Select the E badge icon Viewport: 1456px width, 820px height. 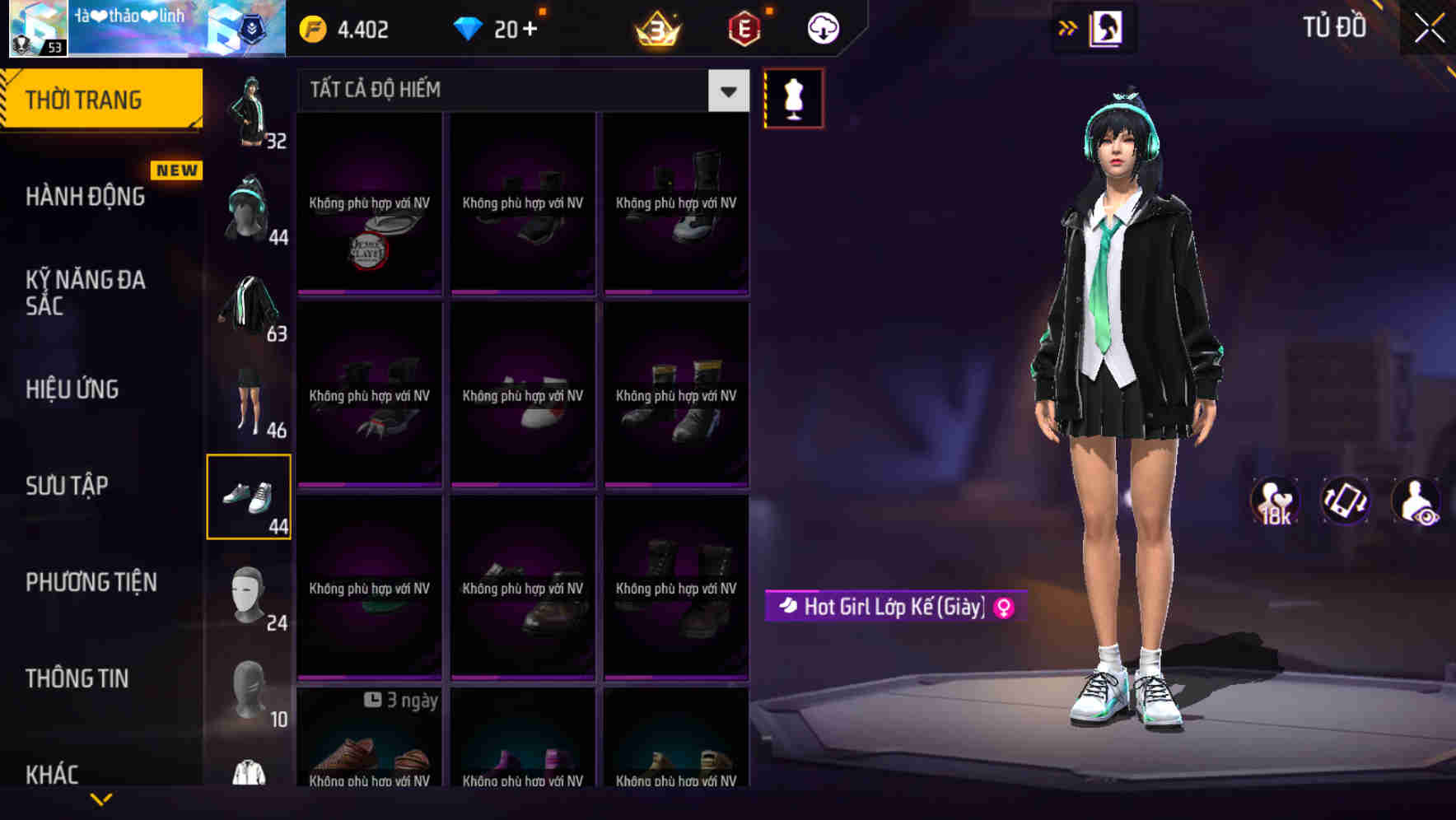[741, 27]
